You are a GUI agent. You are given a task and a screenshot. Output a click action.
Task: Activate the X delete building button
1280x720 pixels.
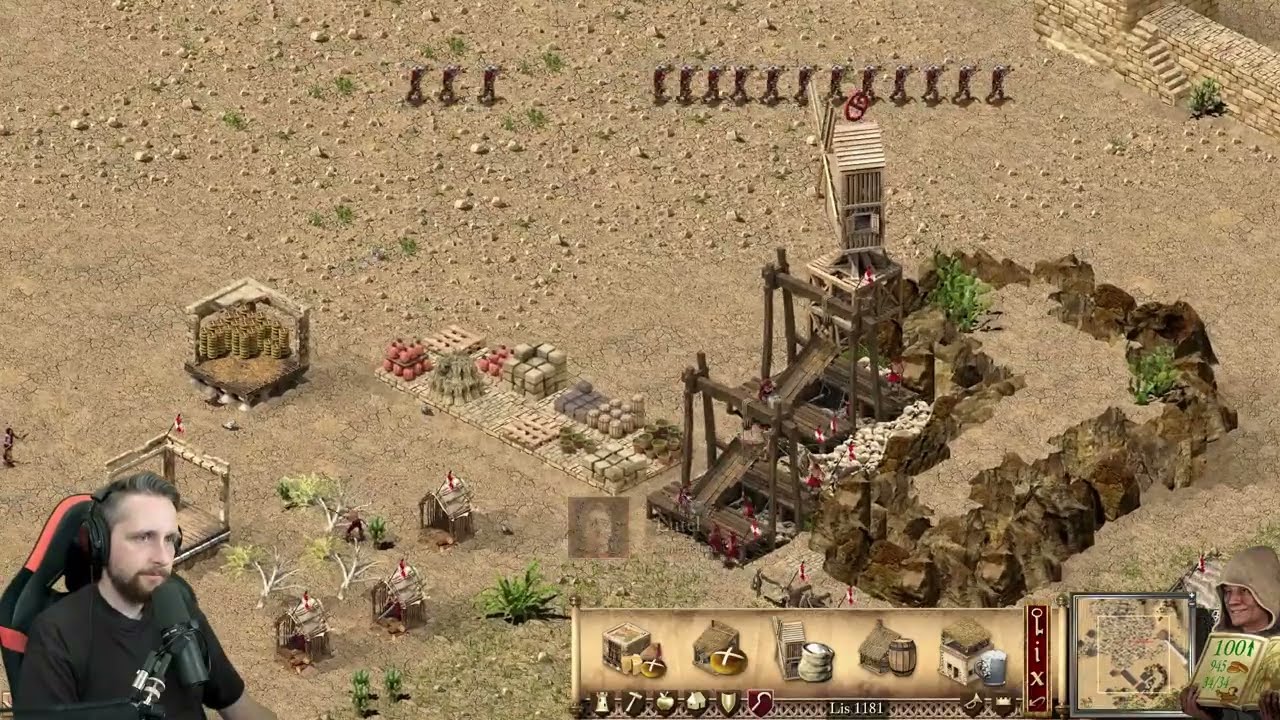1037,676
